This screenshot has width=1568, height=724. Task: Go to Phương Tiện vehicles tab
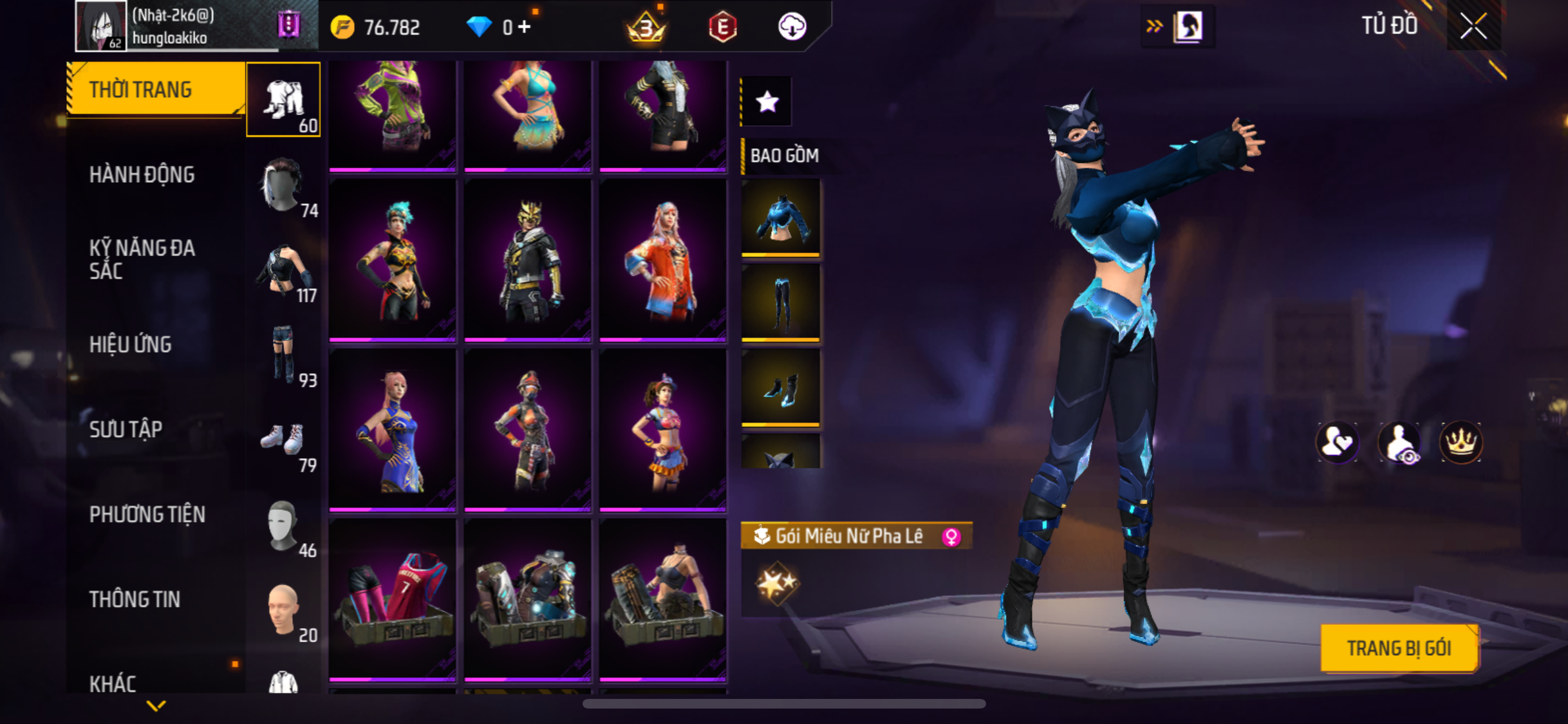click(x=147, y=515)
